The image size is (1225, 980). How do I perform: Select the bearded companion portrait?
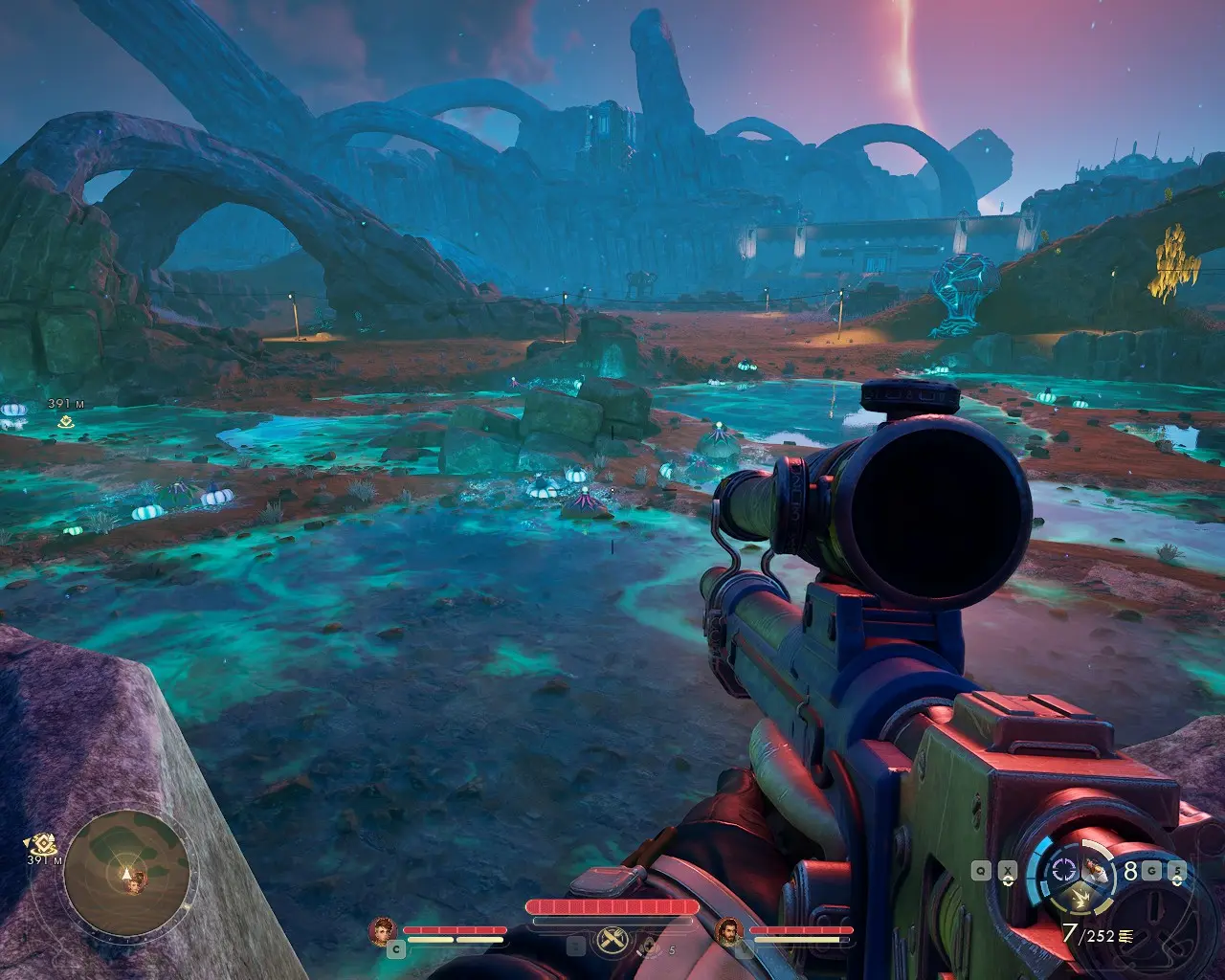click(729, 930)
